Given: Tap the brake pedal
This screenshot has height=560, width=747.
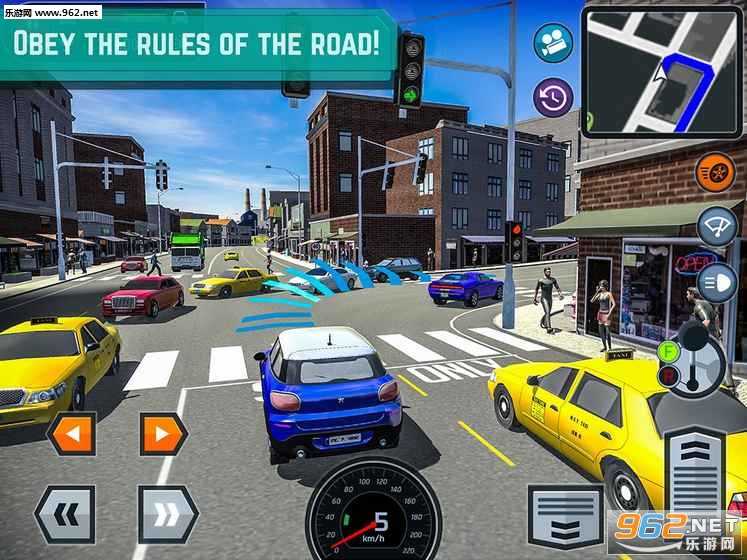Looking at the screenshot, I should point(565,516).
